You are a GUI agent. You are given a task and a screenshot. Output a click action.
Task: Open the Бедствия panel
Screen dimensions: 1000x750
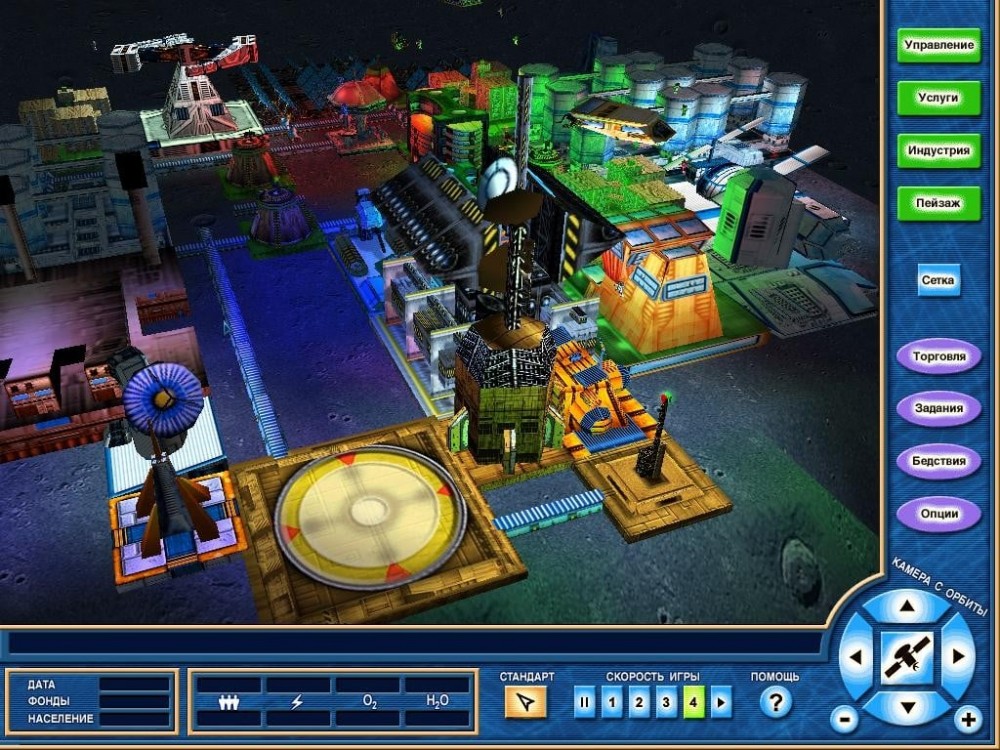tap(938, 461)
